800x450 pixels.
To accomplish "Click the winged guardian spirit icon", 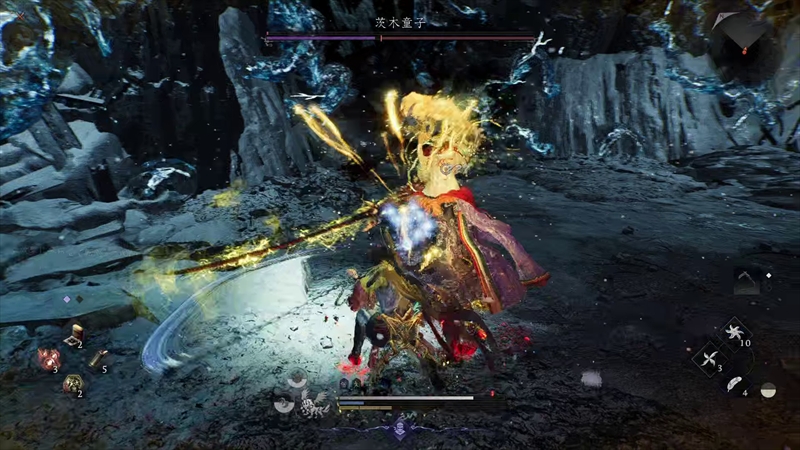I will coord(311,405).
